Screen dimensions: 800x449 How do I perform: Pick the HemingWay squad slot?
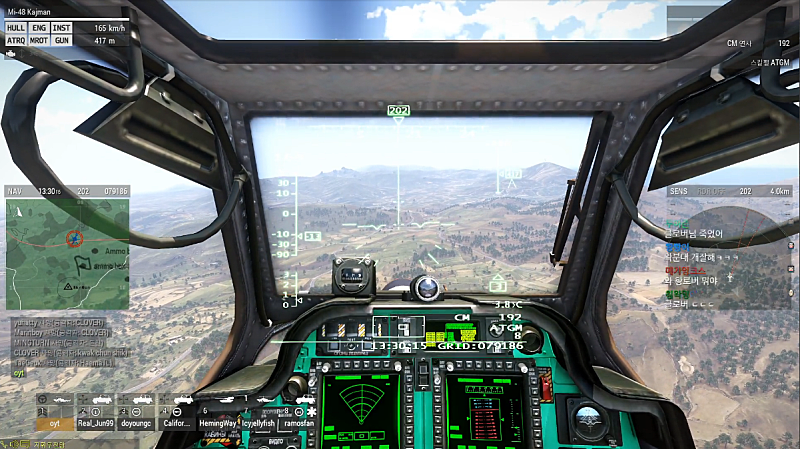coord(218,422)
